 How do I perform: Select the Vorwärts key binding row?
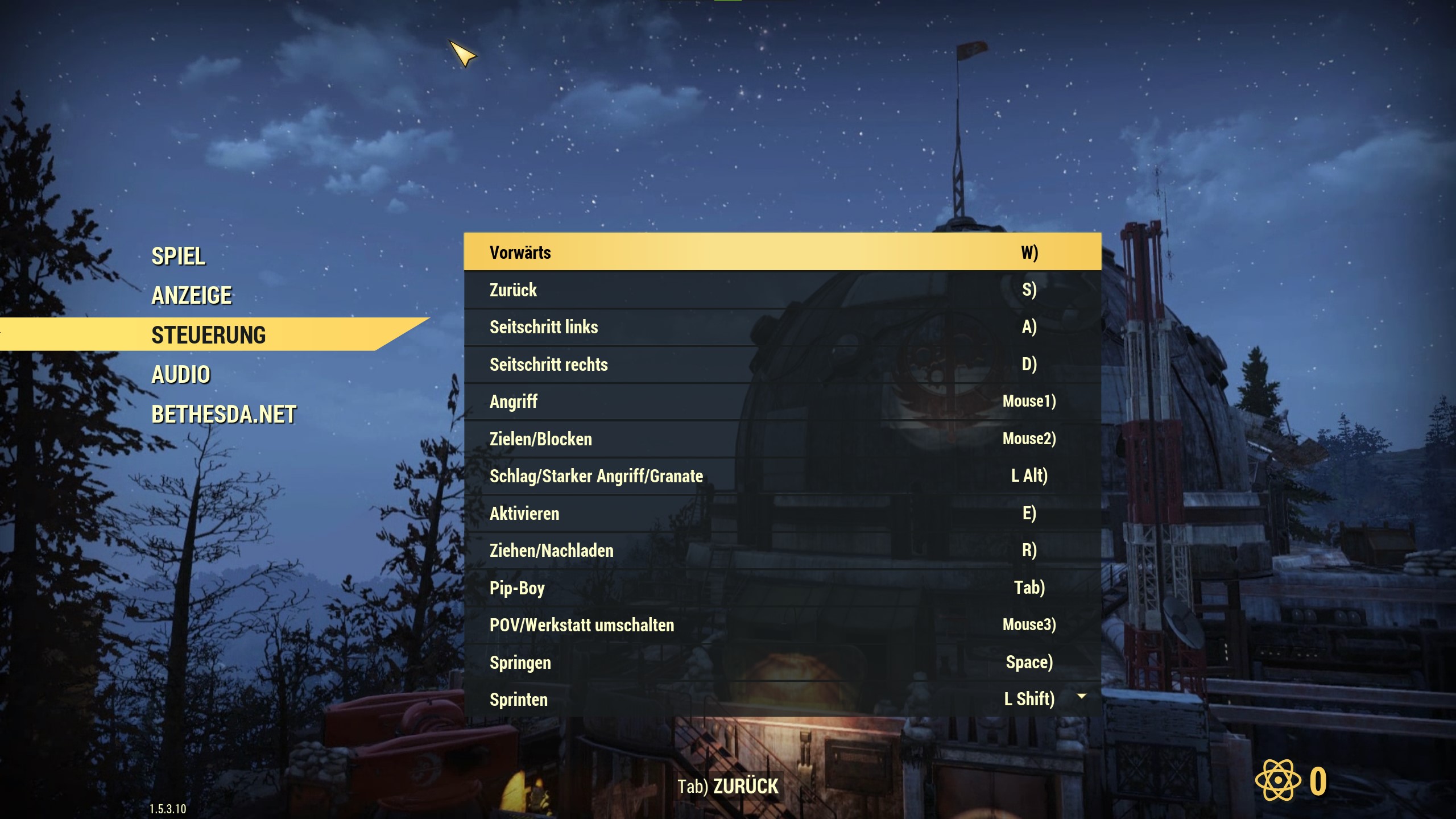(x=782, y=252)
